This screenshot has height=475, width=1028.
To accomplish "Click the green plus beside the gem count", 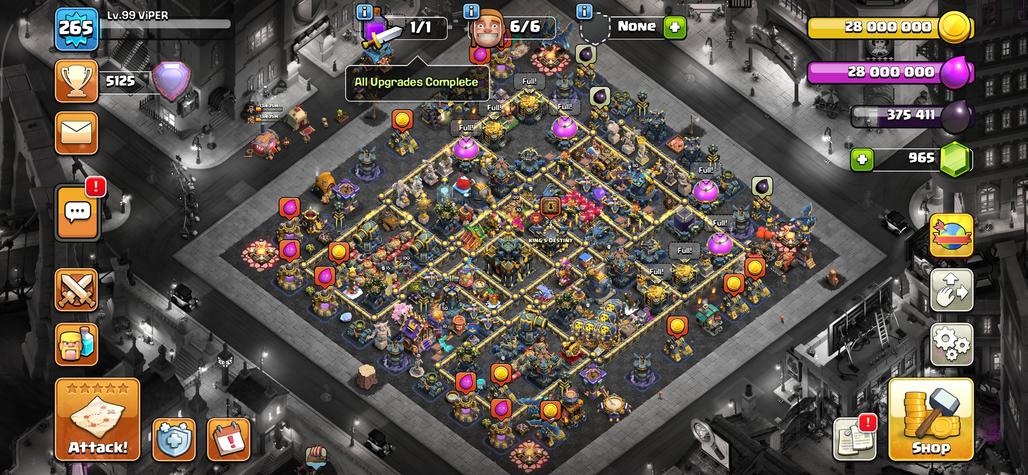I will 864,158.
